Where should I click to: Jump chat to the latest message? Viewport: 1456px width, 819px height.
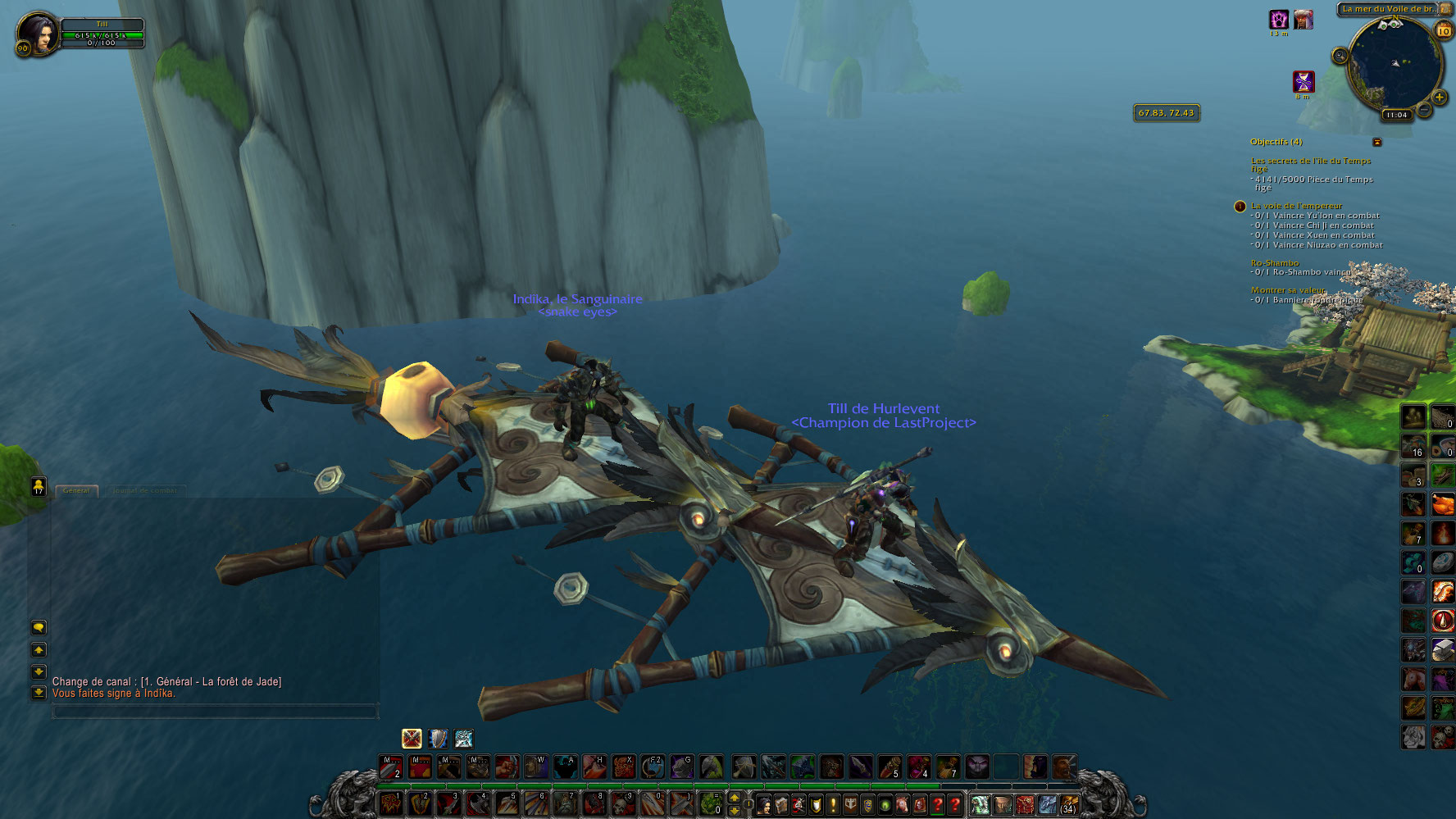[x=38, y=693]
